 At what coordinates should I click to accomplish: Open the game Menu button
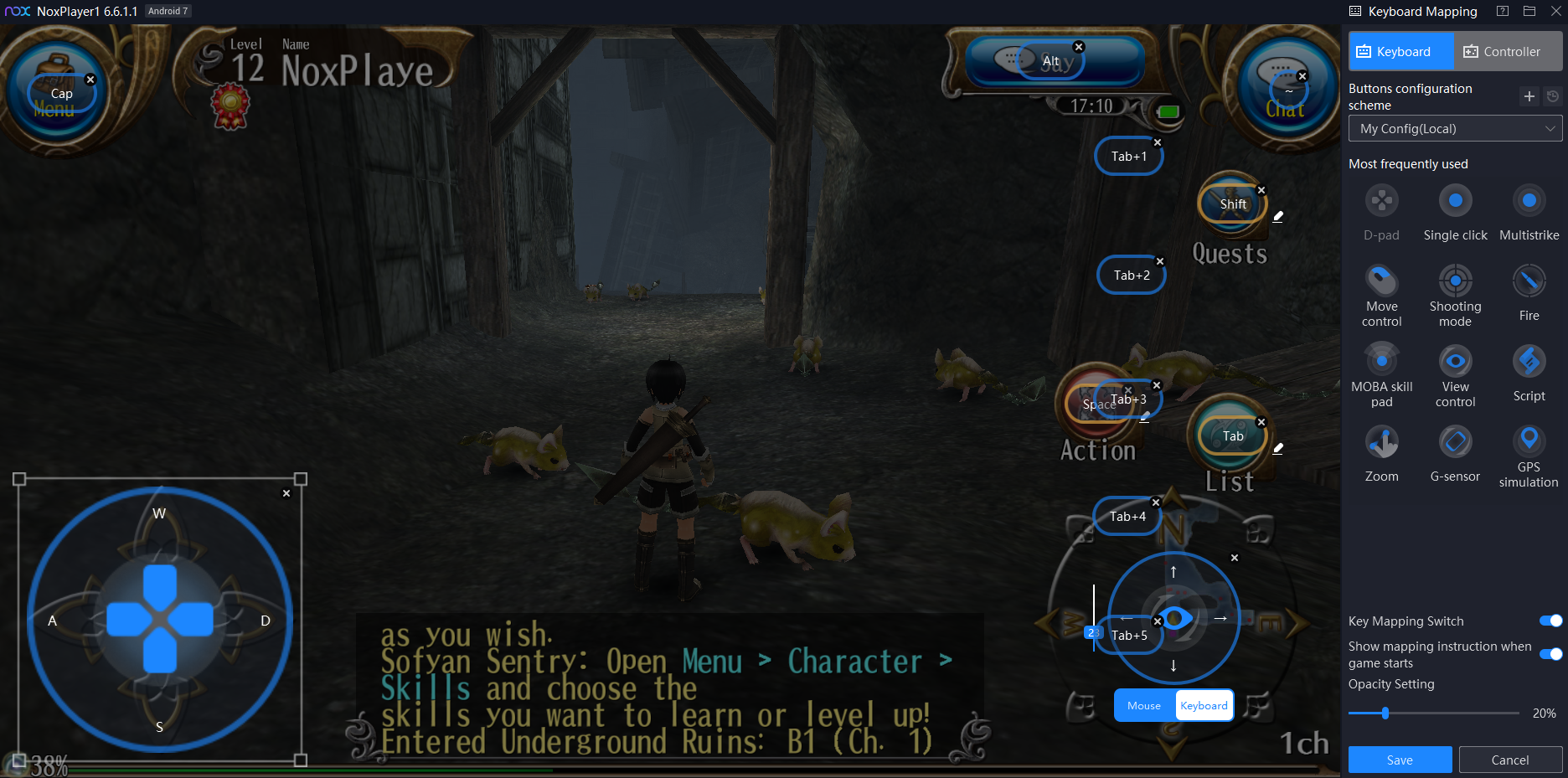point(54,88)
